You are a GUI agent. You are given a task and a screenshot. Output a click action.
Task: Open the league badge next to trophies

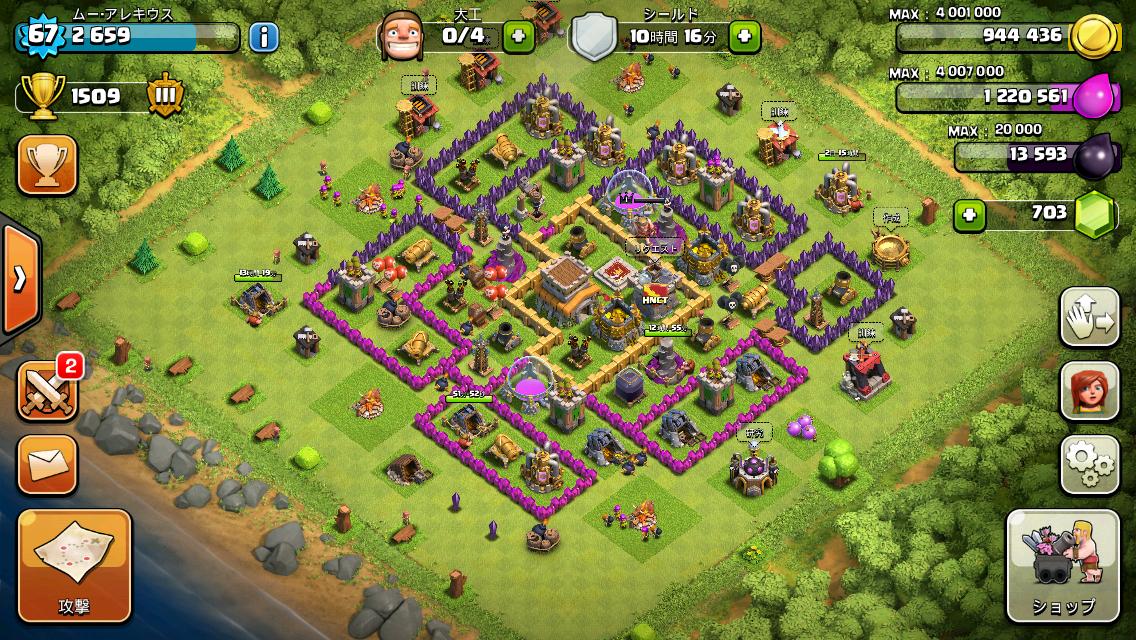(165, 96)
